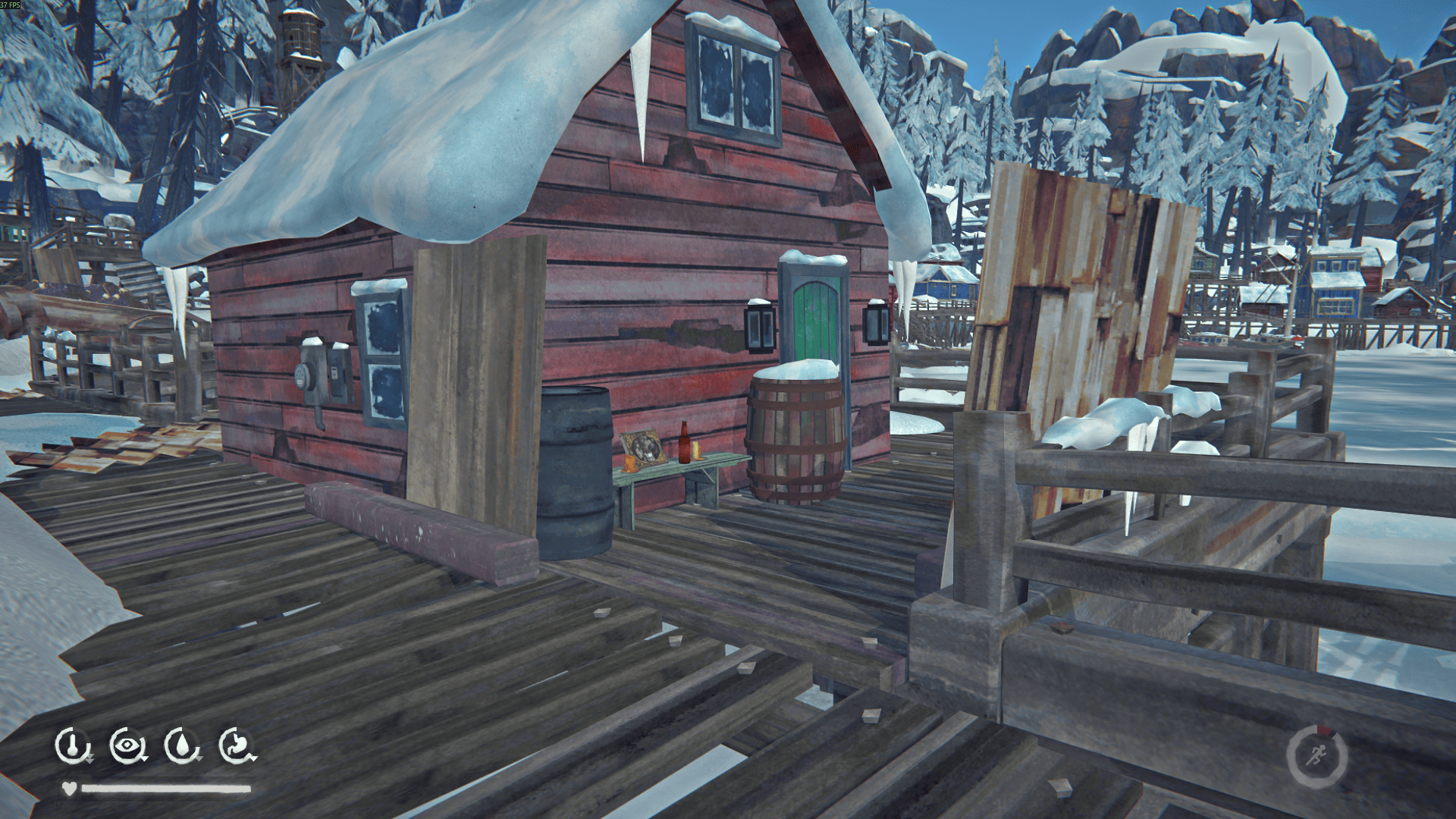The image size is (1456, 819).
Task: Select the eye-shaped fatigue status icon
Action: point(127,745)
